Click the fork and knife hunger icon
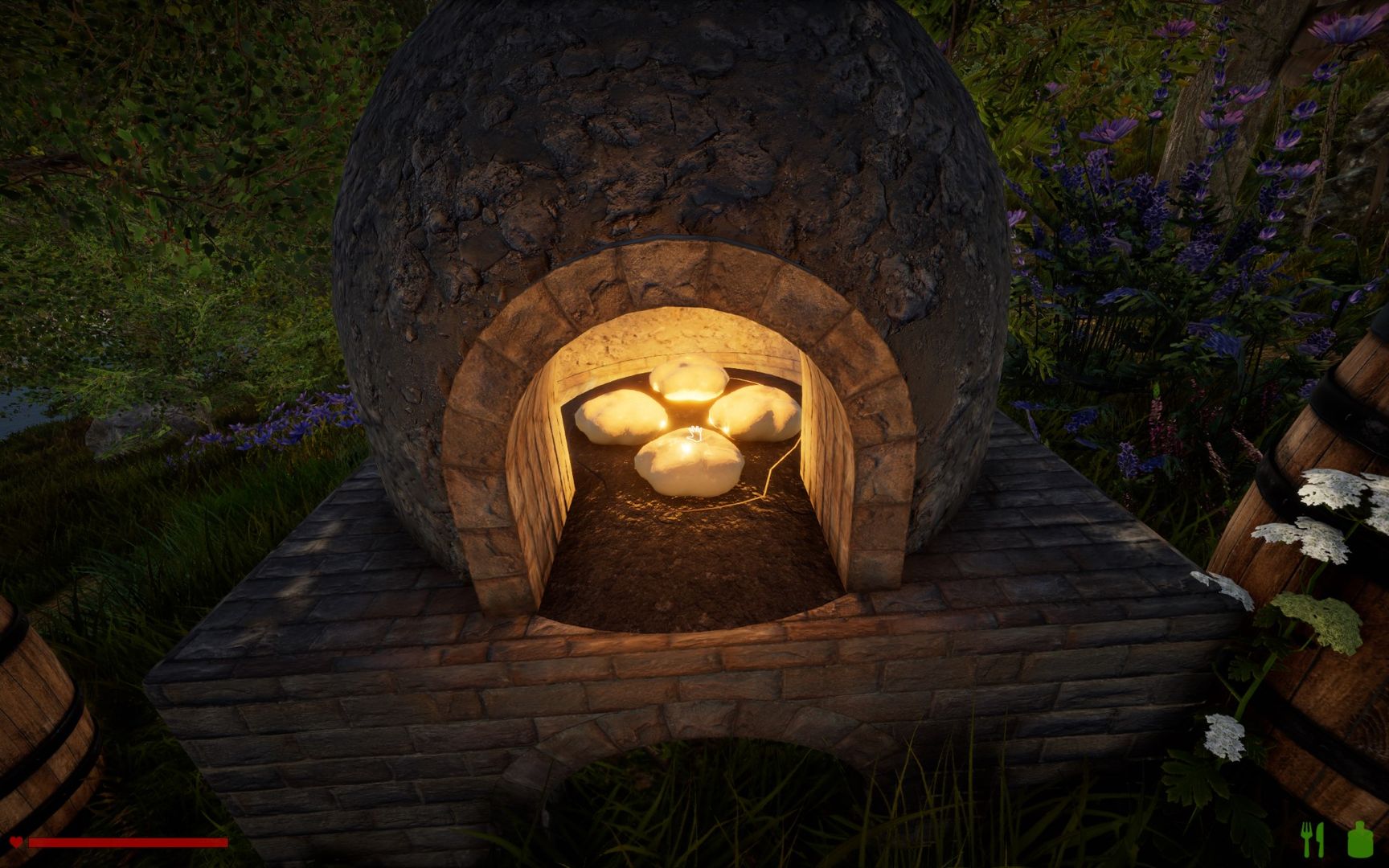The image size is (1389, 868). point(1312,839)
